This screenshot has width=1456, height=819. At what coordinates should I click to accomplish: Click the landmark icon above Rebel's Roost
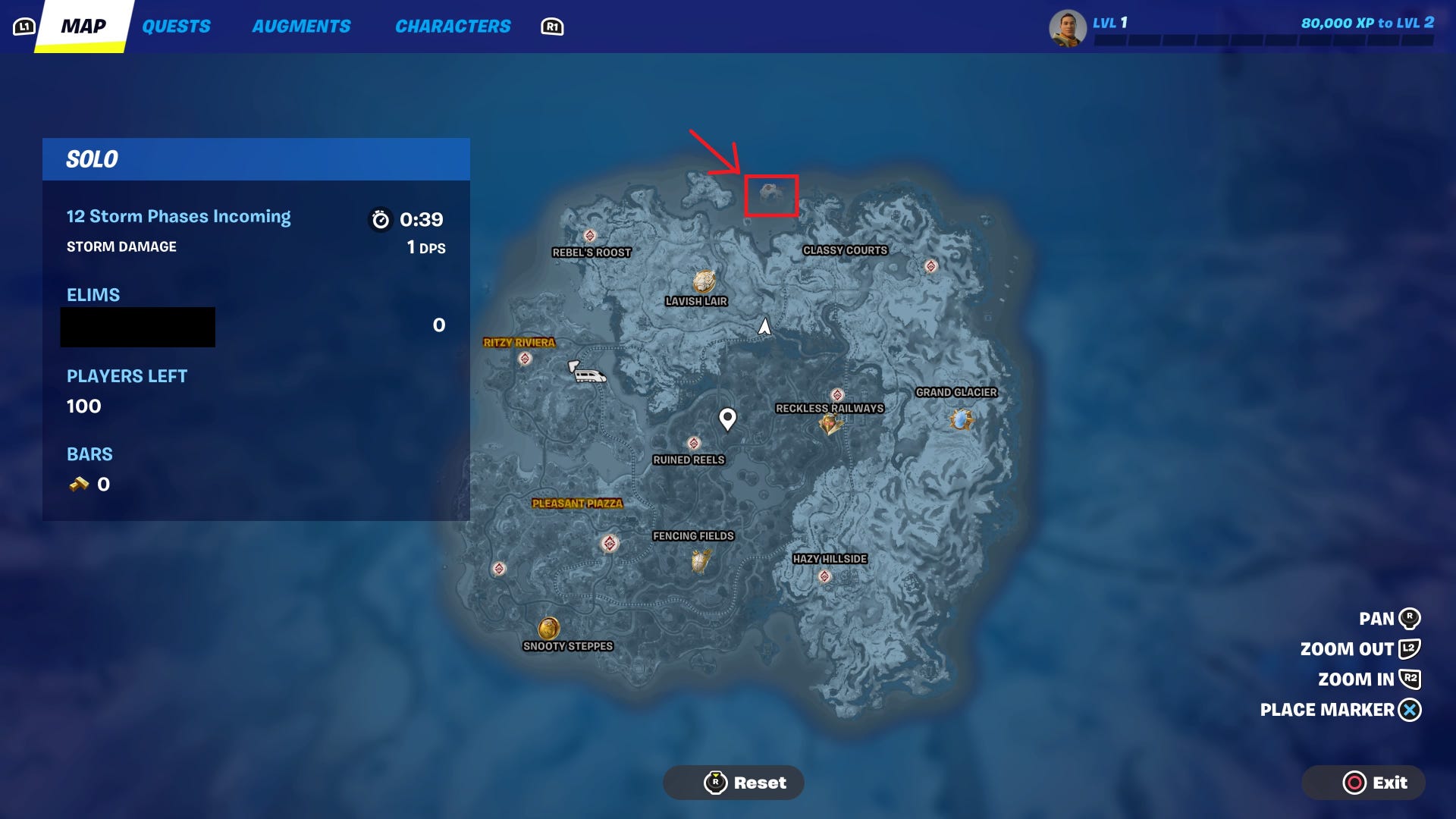click(x=589, y=236)
